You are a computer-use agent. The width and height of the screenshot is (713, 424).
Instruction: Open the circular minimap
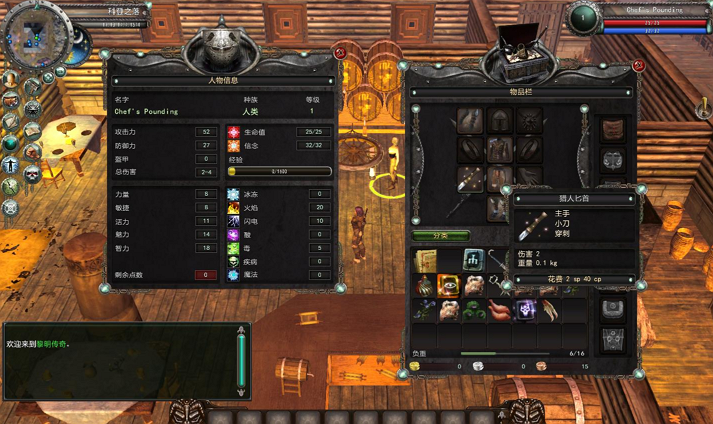(36, 36)
